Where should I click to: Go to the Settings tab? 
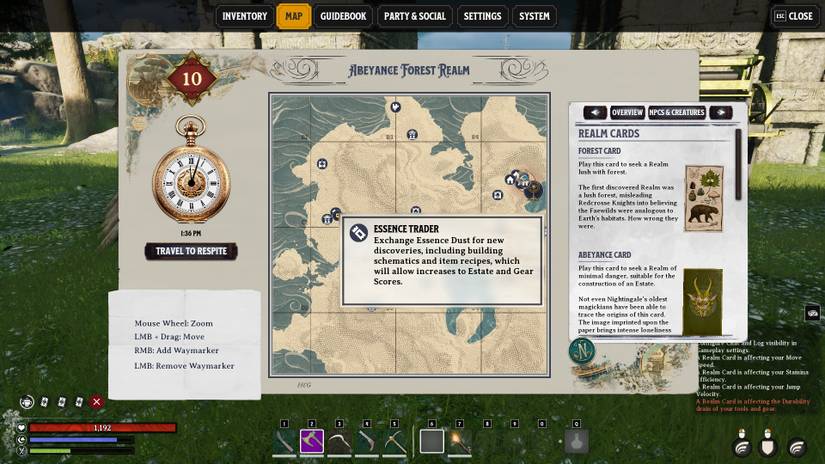click(482, 16)
